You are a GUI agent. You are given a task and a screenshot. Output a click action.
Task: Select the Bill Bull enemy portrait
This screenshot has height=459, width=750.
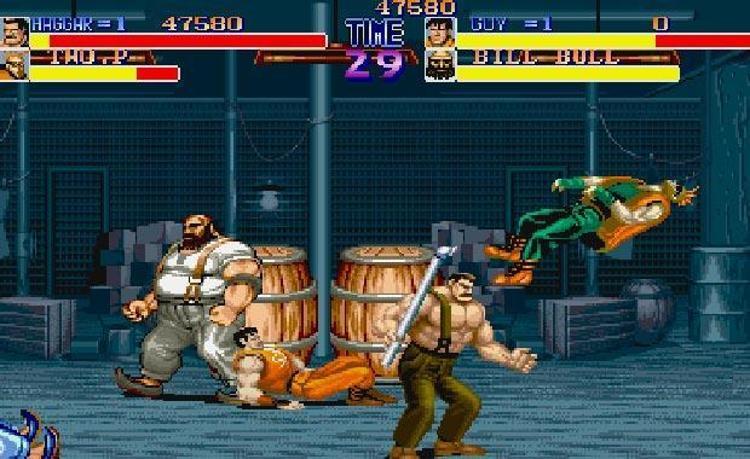click(440, 66)
